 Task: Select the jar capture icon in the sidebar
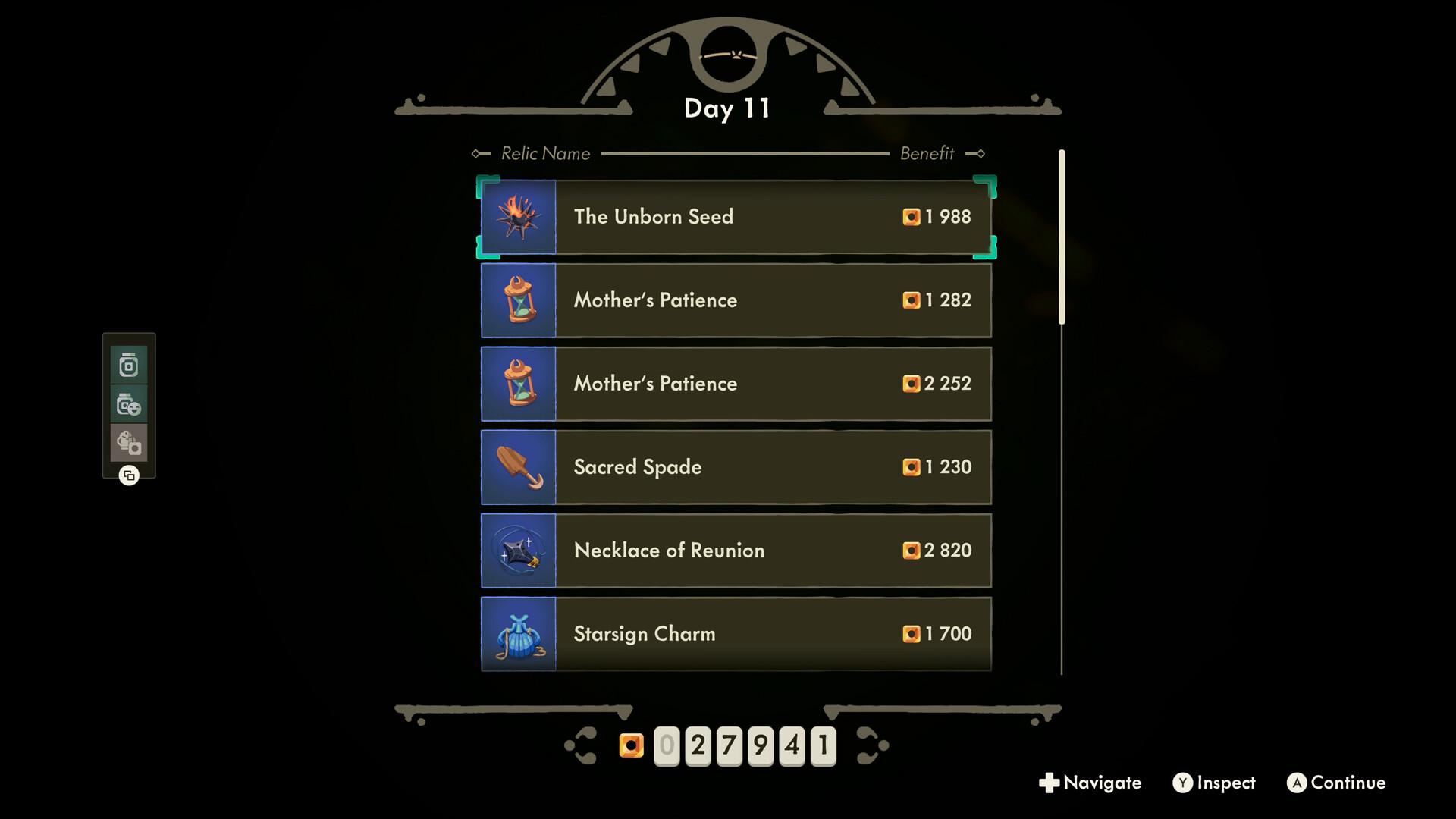[x=129, y=365]
